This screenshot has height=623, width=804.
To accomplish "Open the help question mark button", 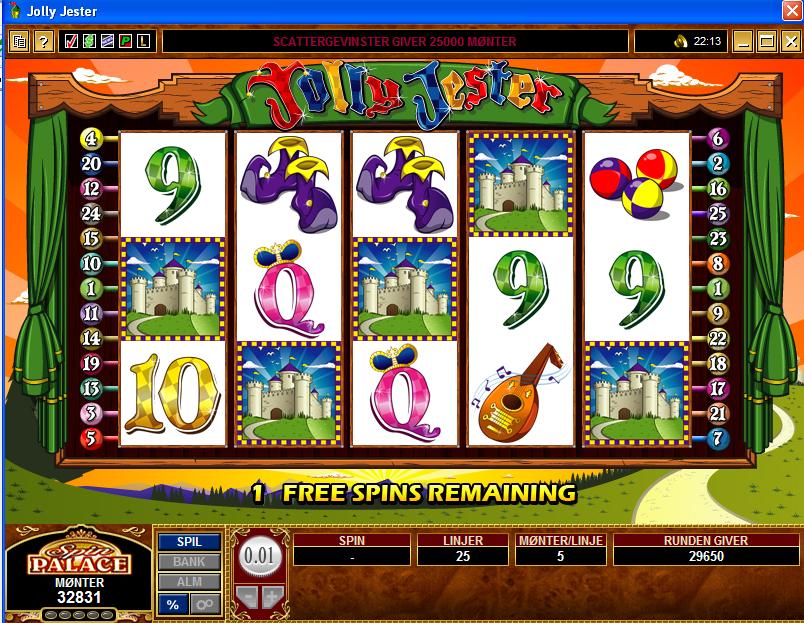I will 43,42.
